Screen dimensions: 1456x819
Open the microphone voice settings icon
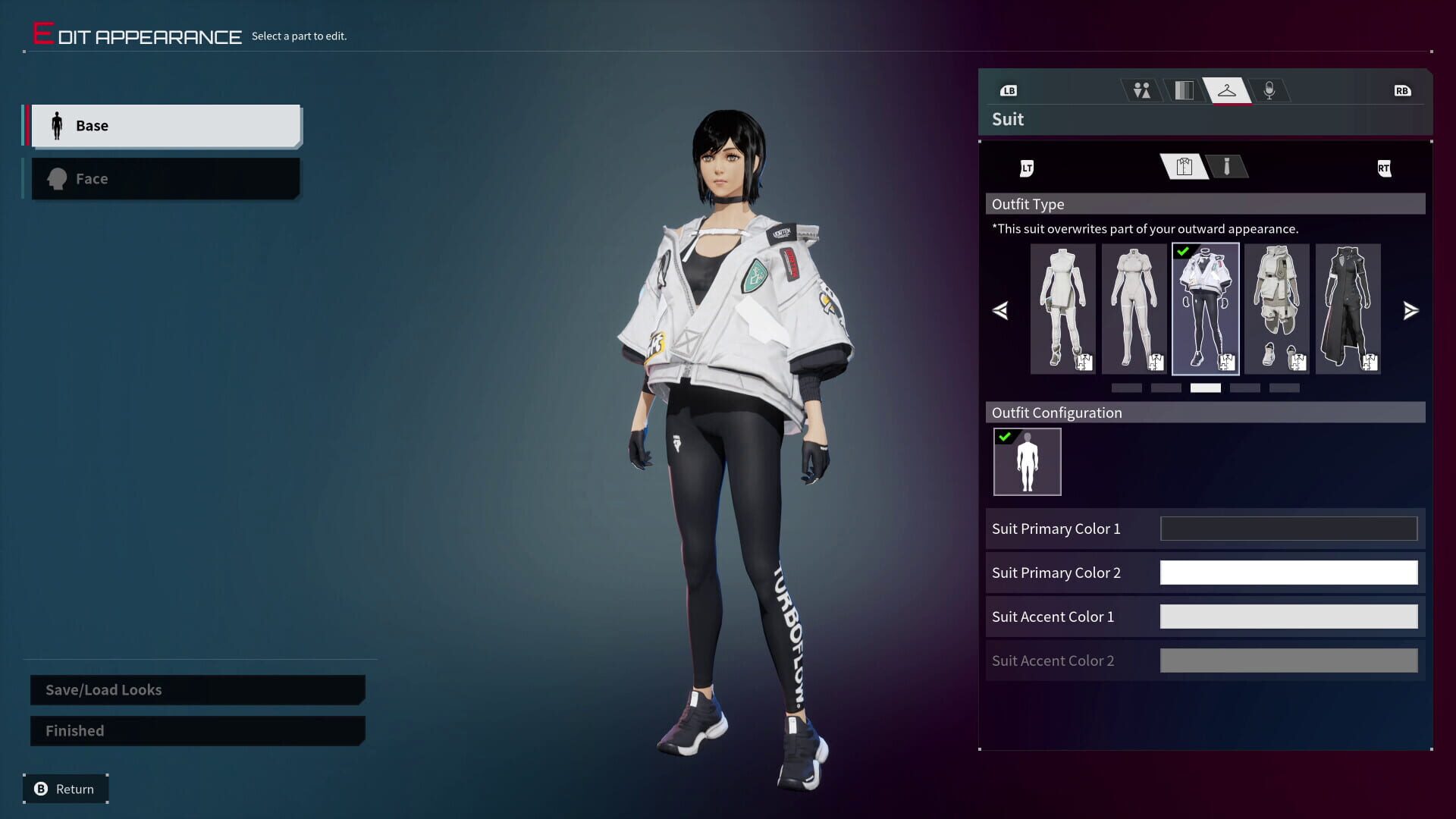coord(1270,89)
